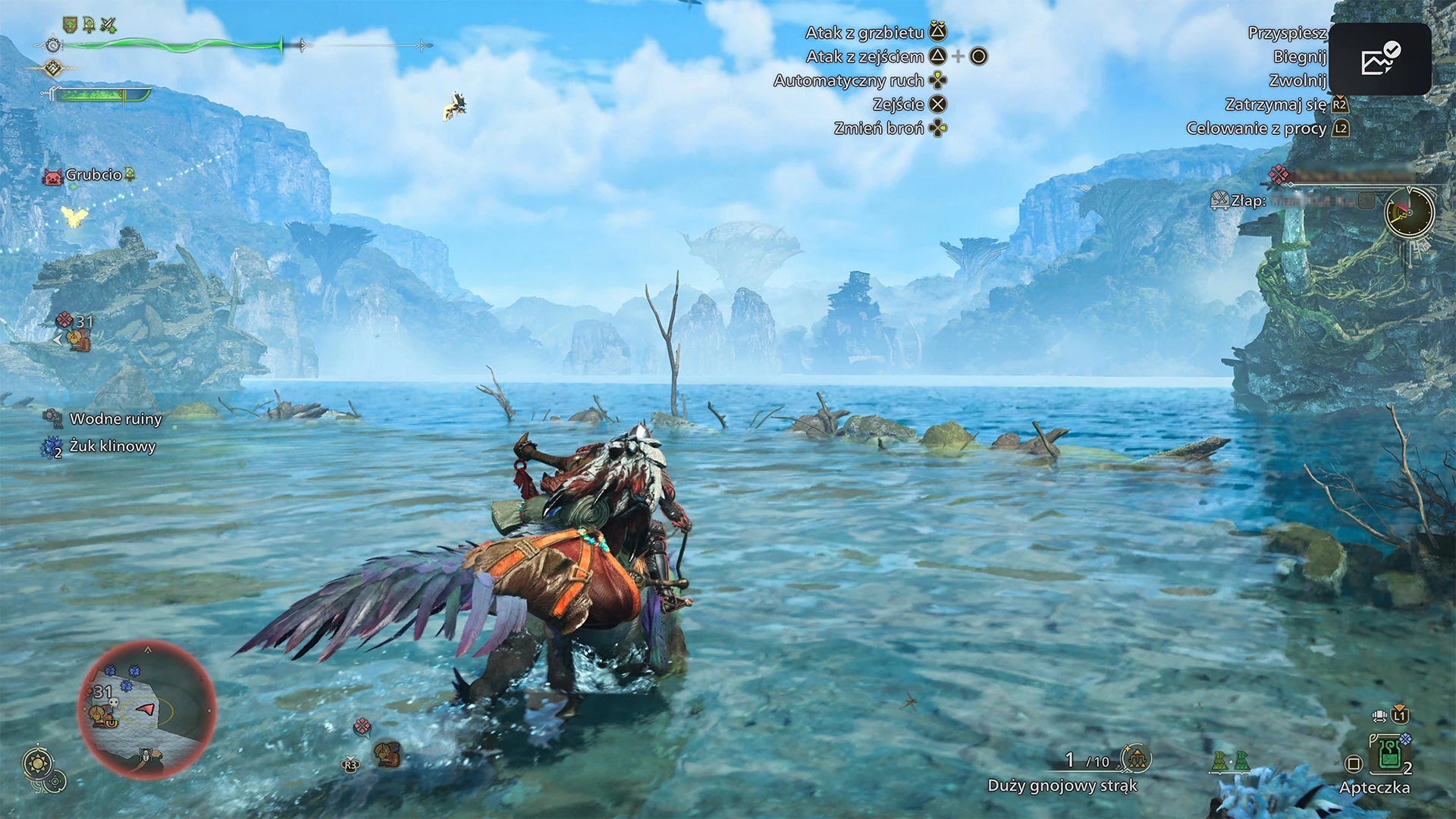Select party member Grubcio
Viewport: 1456px width, 819px height.
click(93, 175)
